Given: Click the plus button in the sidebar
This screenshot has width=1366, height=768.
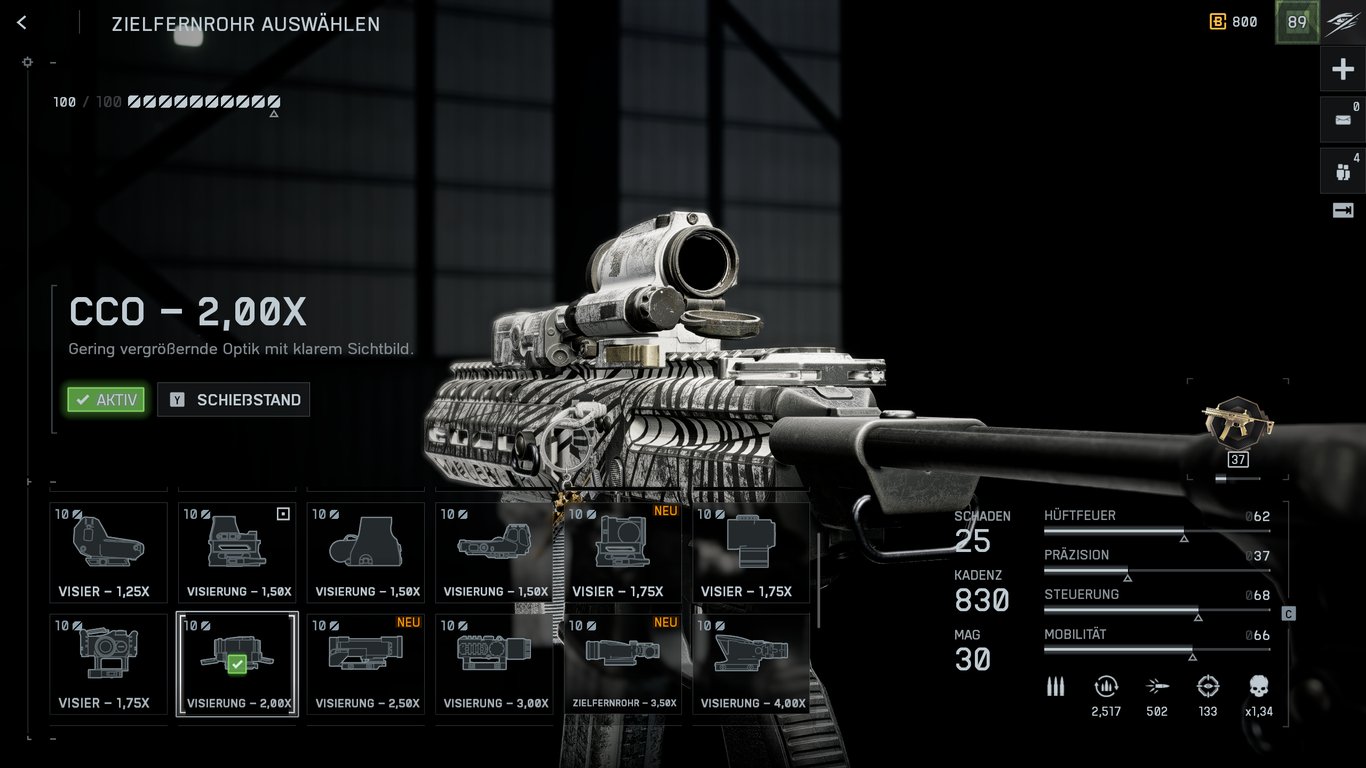Looking at the screenshot, I should point(1343,69).
